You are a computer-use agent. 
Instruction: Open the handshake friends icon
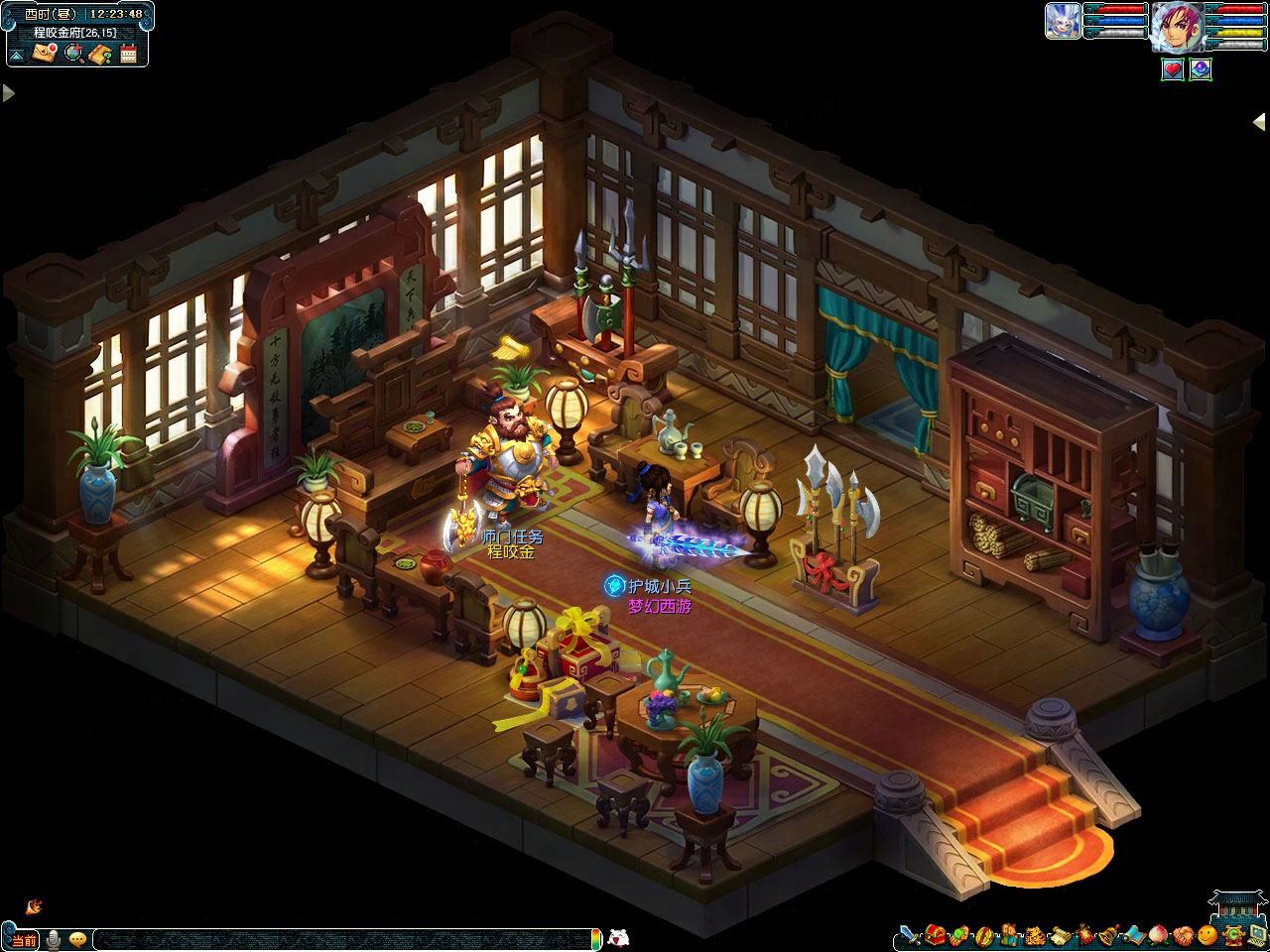tap(1182, 934)
